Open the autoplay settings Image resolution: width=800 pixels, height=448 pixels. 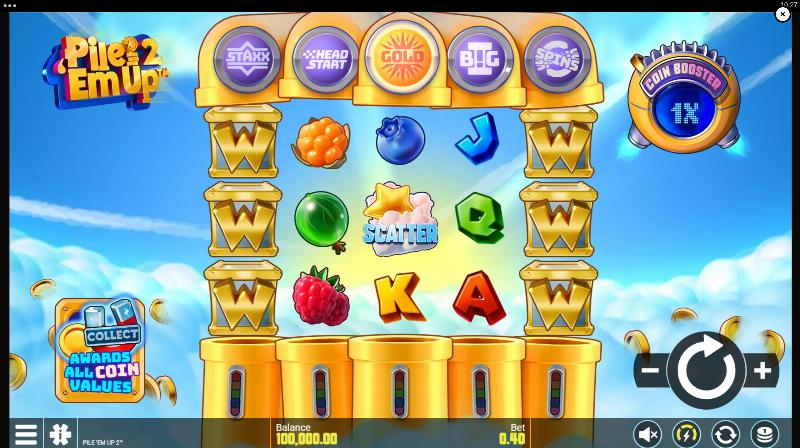point(725,434)
